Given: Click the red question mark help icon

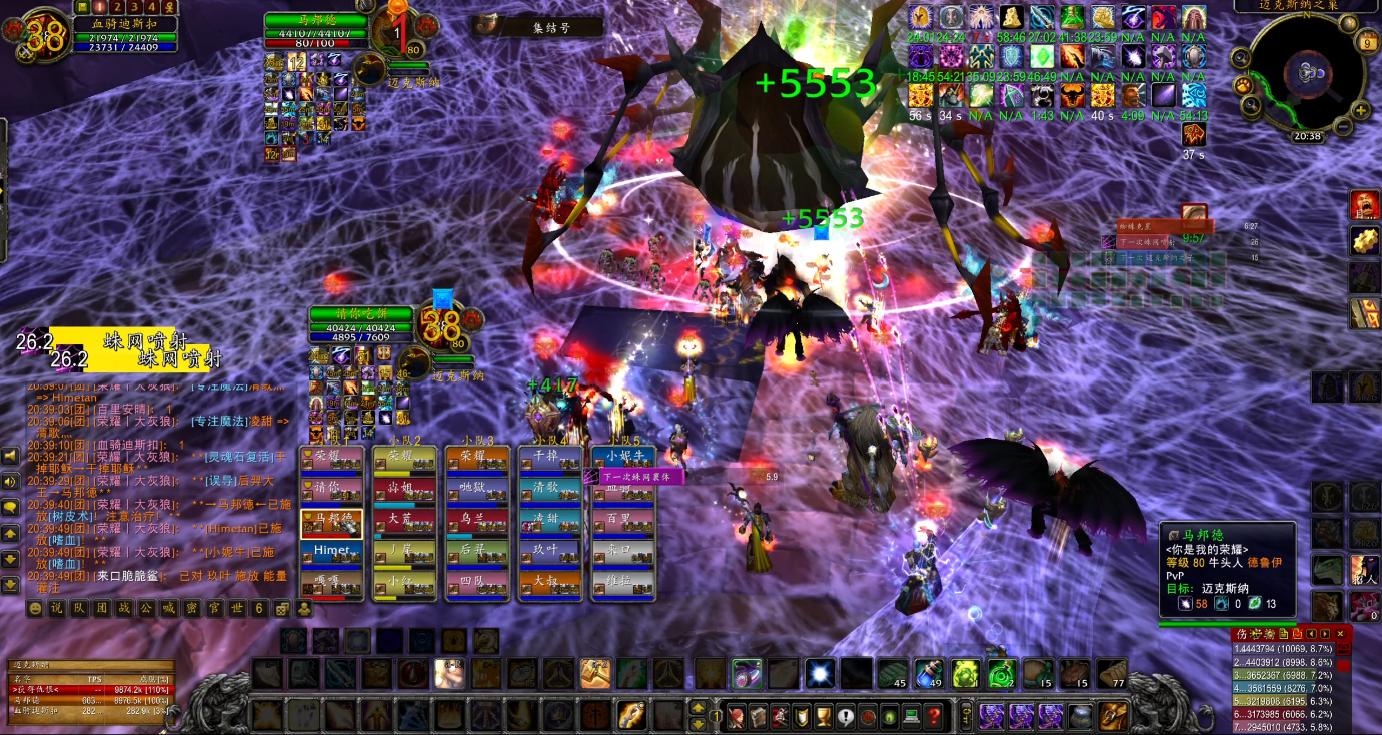Looking at the screenshot, I should pos(934,714).
